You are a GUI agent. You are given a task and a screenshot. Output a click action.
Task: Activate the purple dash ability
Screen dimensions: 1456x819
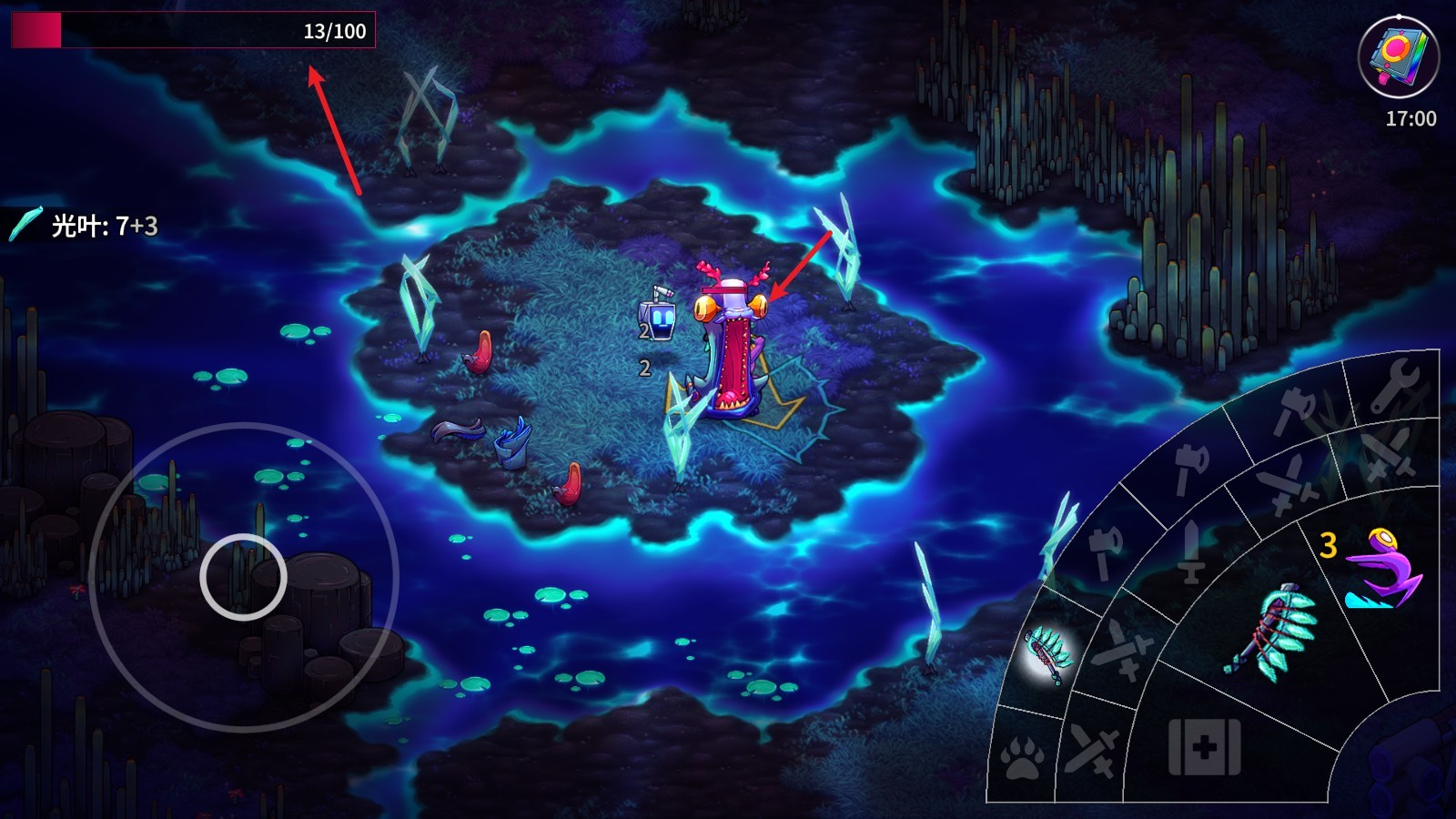(x=1381, y=570)
